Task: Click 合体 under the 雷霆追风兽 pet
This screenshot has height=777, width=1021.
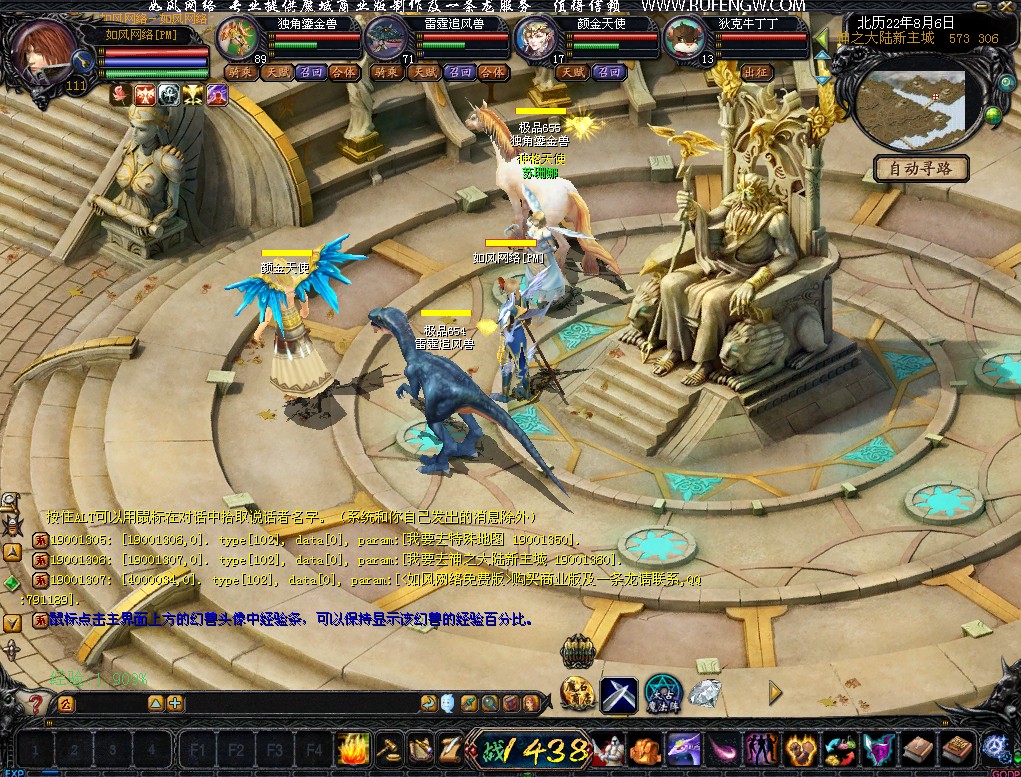Action: click(492, 72)
